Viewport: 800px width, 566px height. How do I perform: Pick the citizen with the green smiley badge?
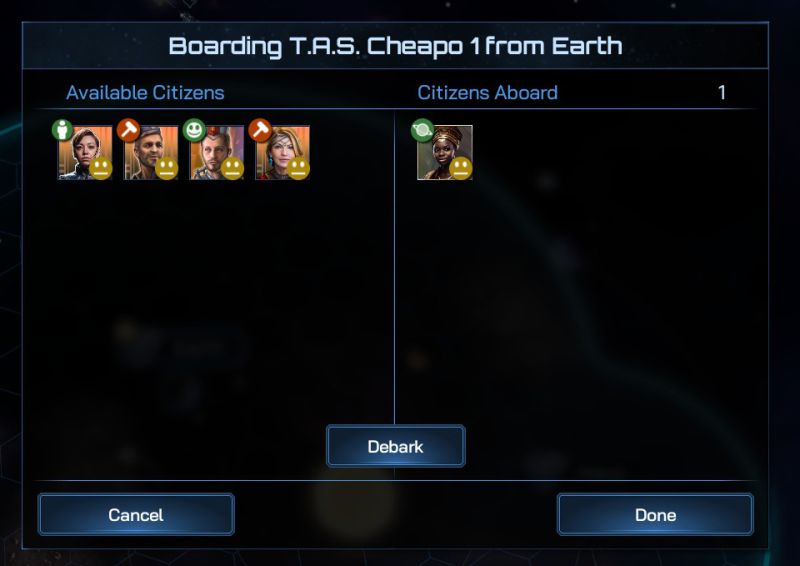[x=216, y=152]
